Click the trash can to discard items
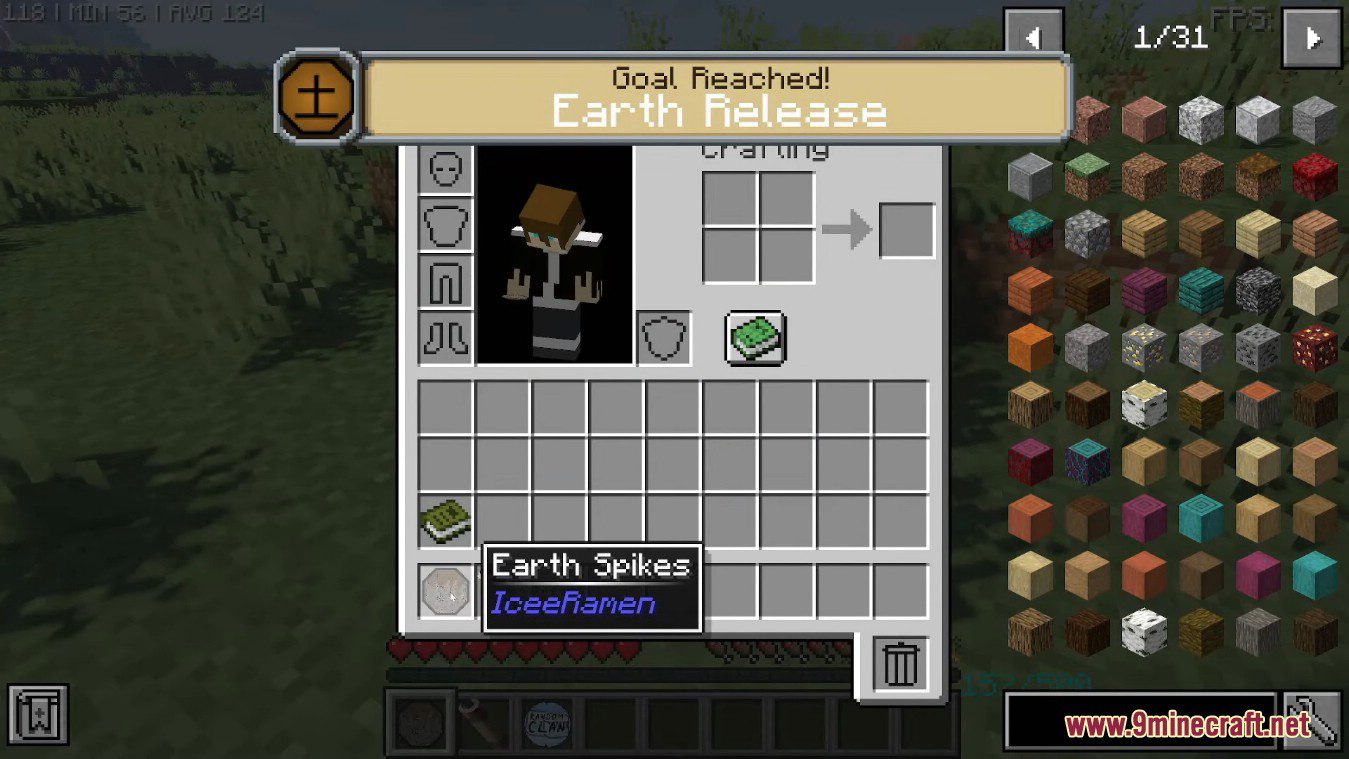Image resolution: width=1349 pixels, height=759 pixels. (899, 662)
